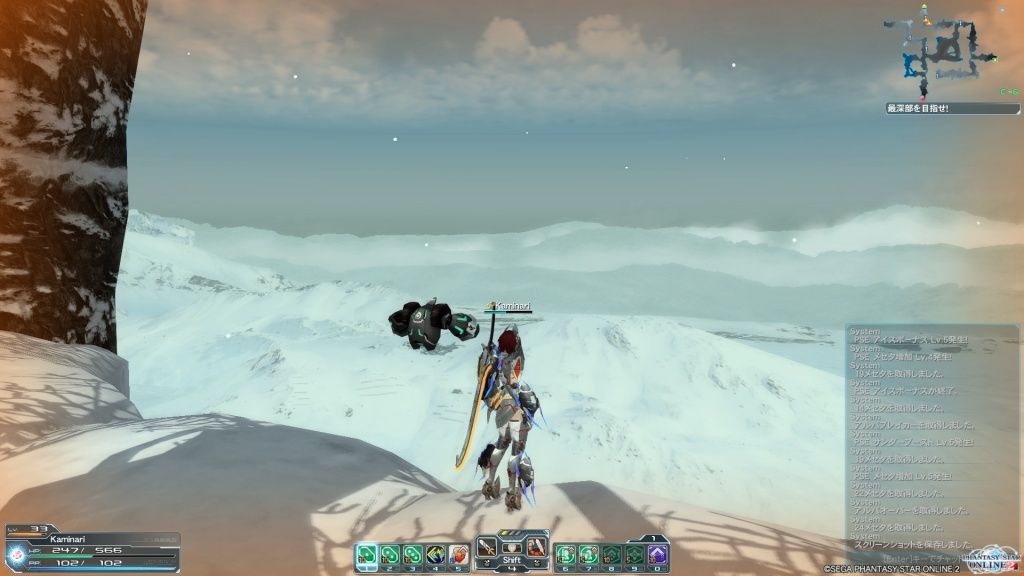The height and width of the screenshot is (576, 1024).
Task: Choose the sword attack on the weapon palette
Action: [487, 547]
